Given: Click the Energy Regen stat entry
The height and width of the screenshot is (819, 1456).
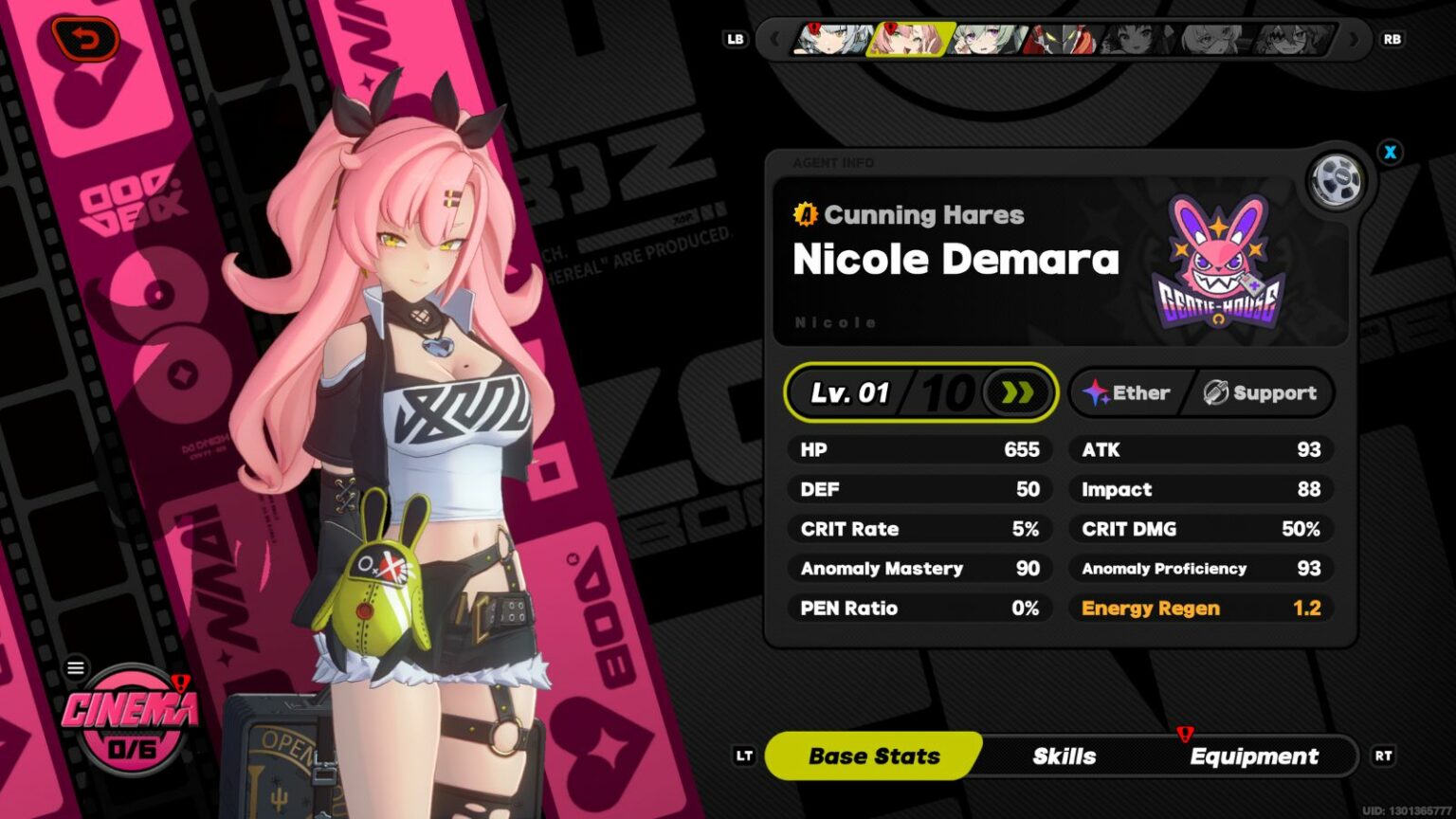Looking at the screenshot, I should pyautogui.click(x=1199, y=608).
